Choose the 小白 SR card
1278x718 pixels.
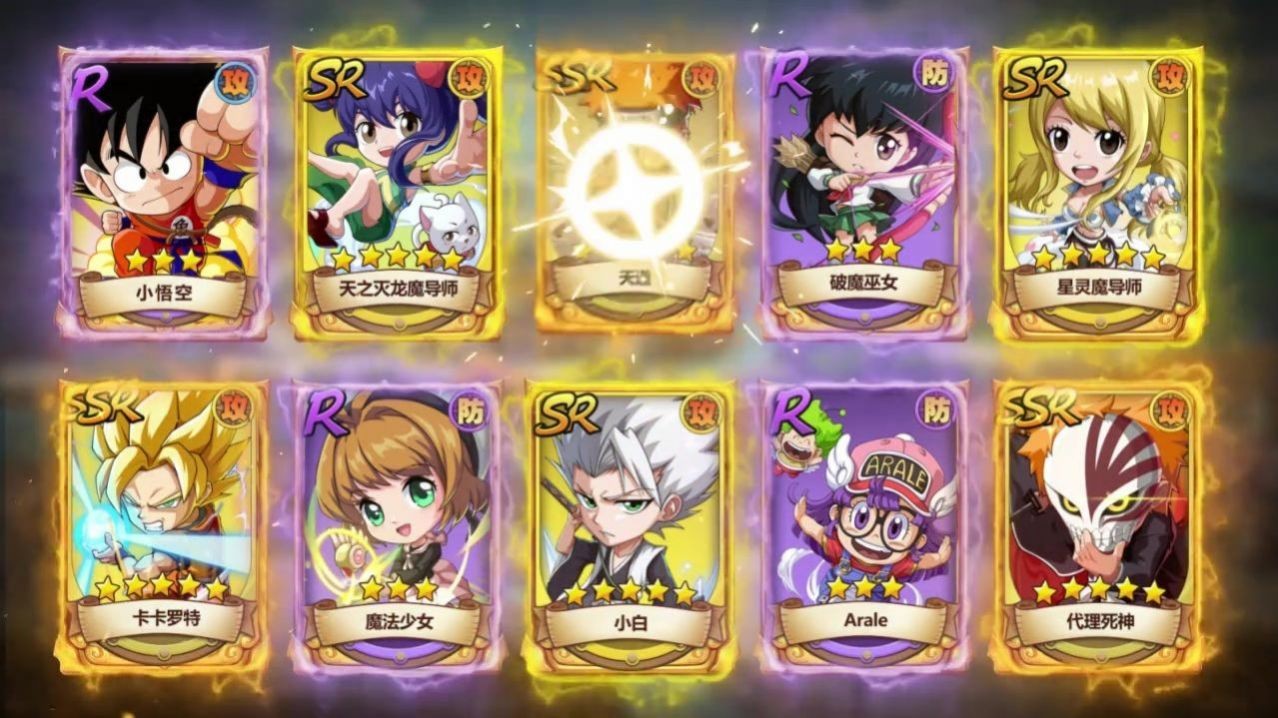628,525
